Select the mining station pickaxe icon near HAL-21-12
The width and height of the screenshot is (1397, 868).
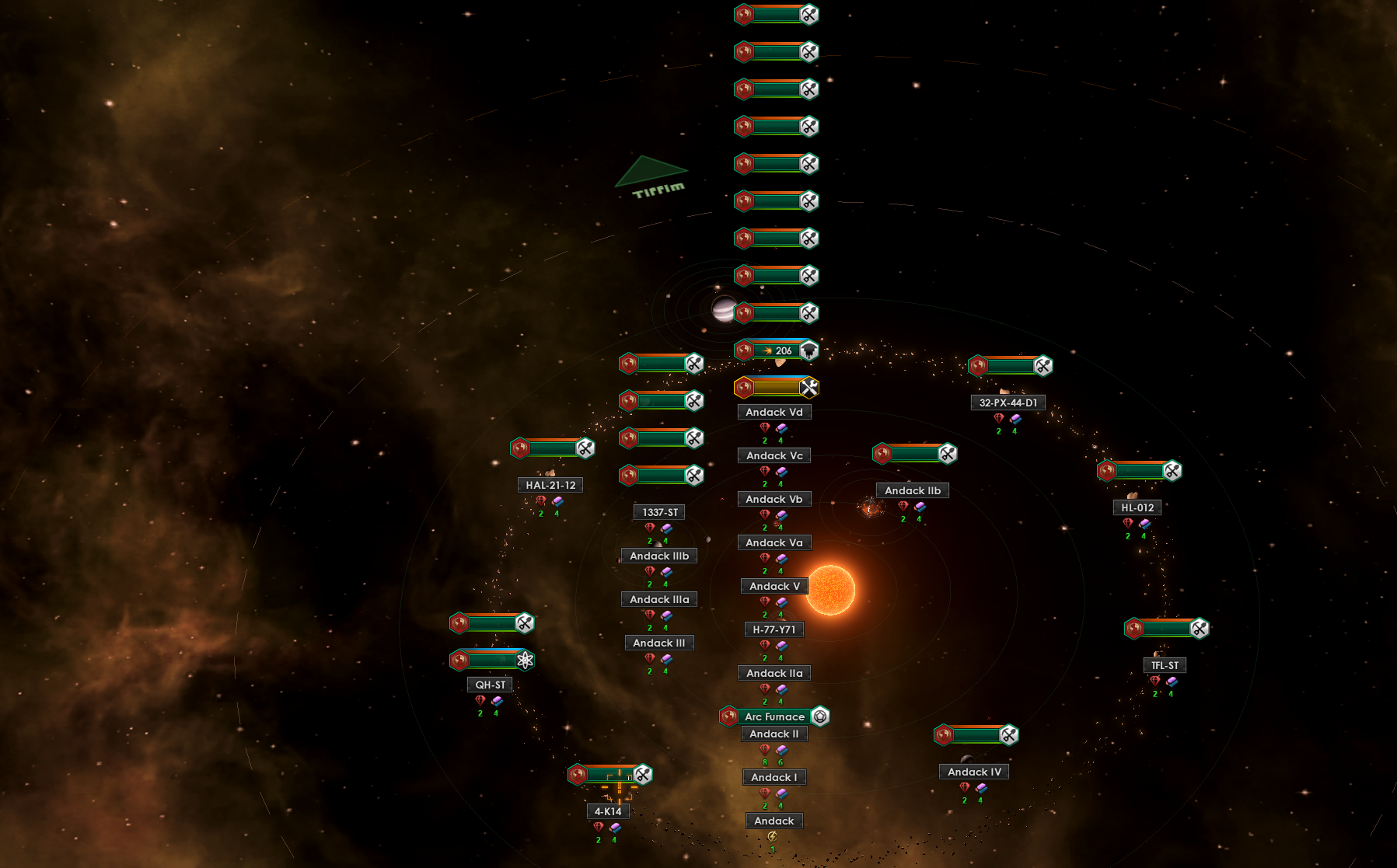(x=585, y=448)
